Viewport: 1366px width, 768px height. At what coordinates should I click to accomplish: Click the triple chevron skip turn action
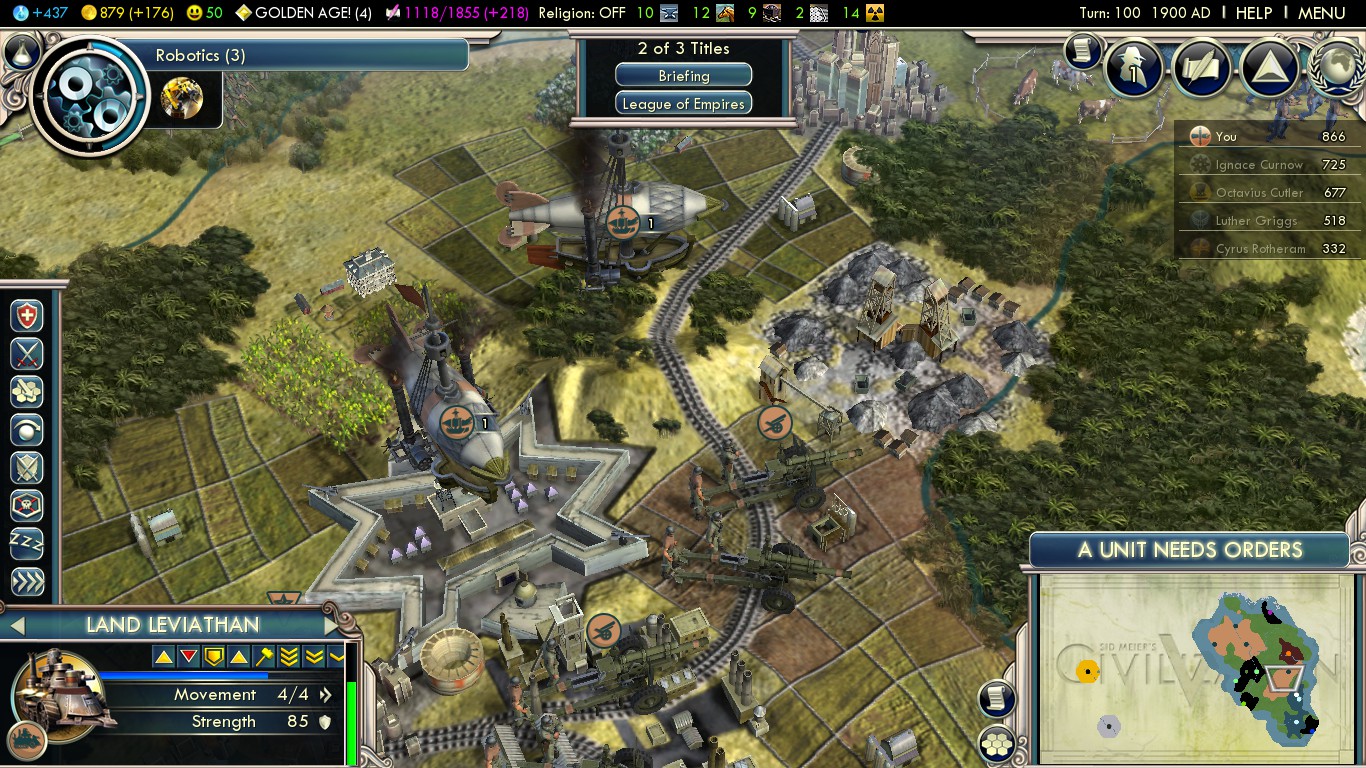[x=27, y=581]
